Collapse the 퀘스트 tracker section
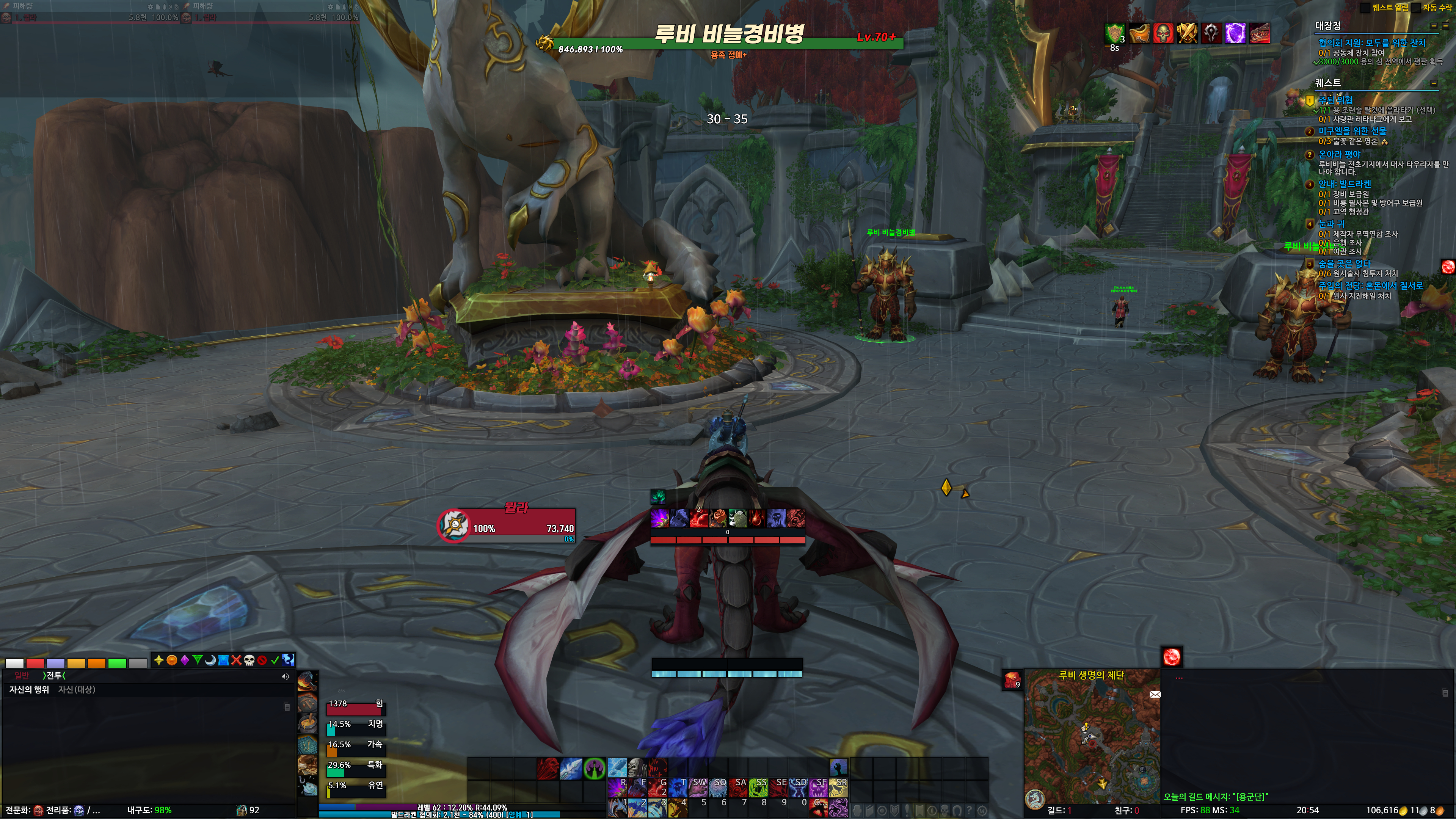The width and height of the screenshot is (1456, 819). 1434,83
